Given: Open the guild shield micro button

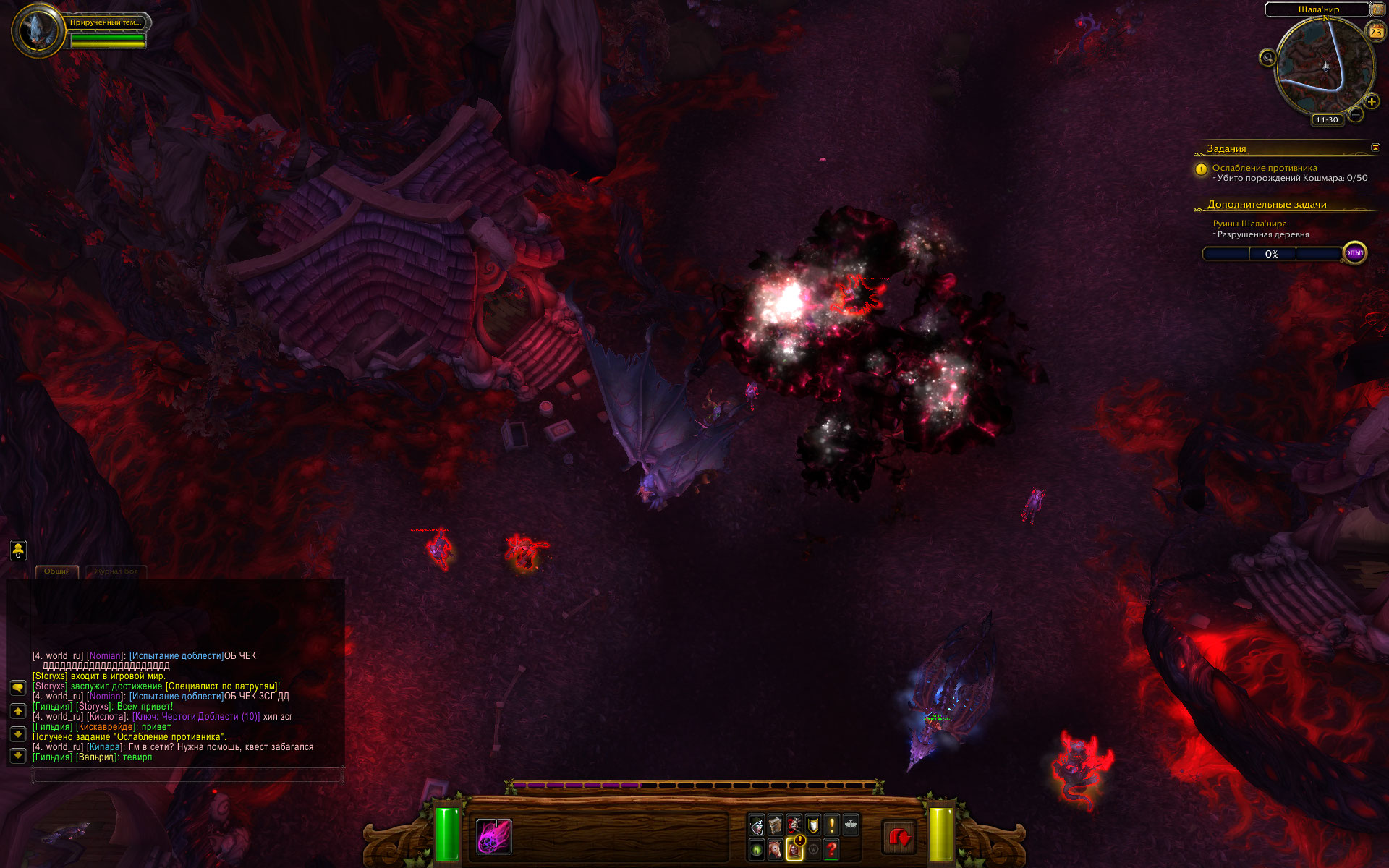Looking at the screenshot, I should (813, 825).
